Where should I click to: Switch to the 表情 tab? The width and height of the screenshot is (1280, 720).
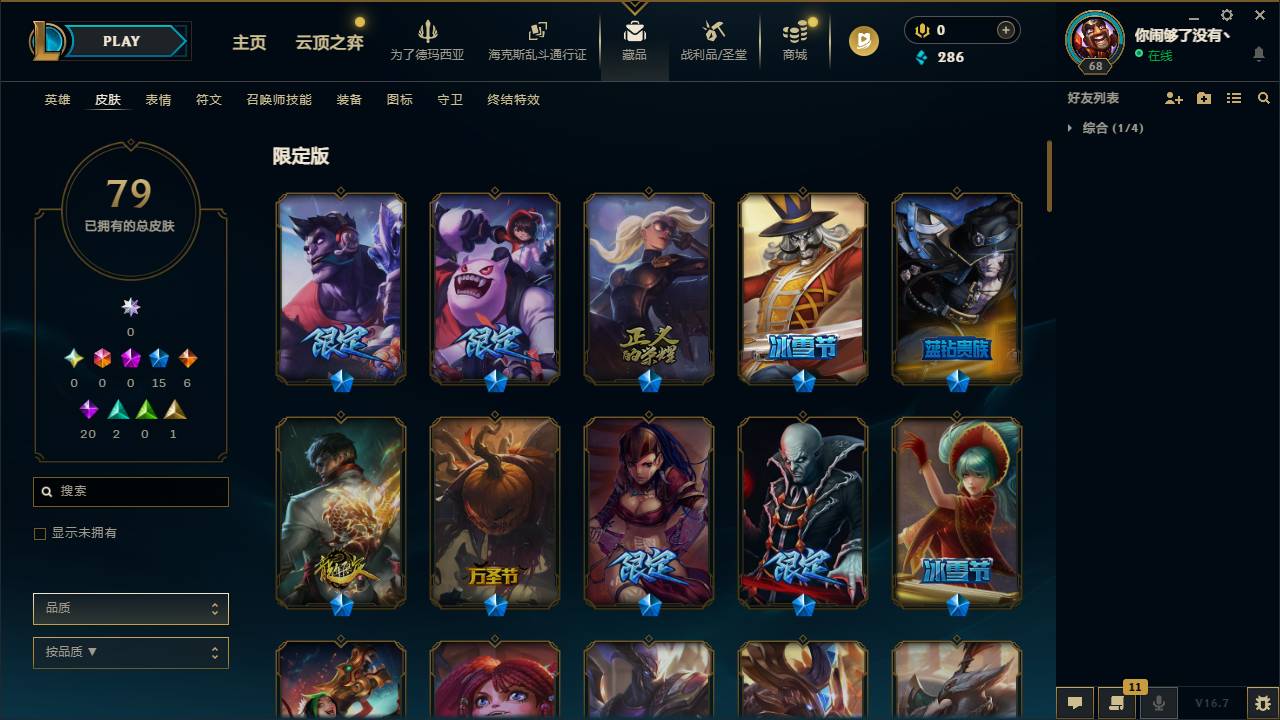click(x=158, y=100)
